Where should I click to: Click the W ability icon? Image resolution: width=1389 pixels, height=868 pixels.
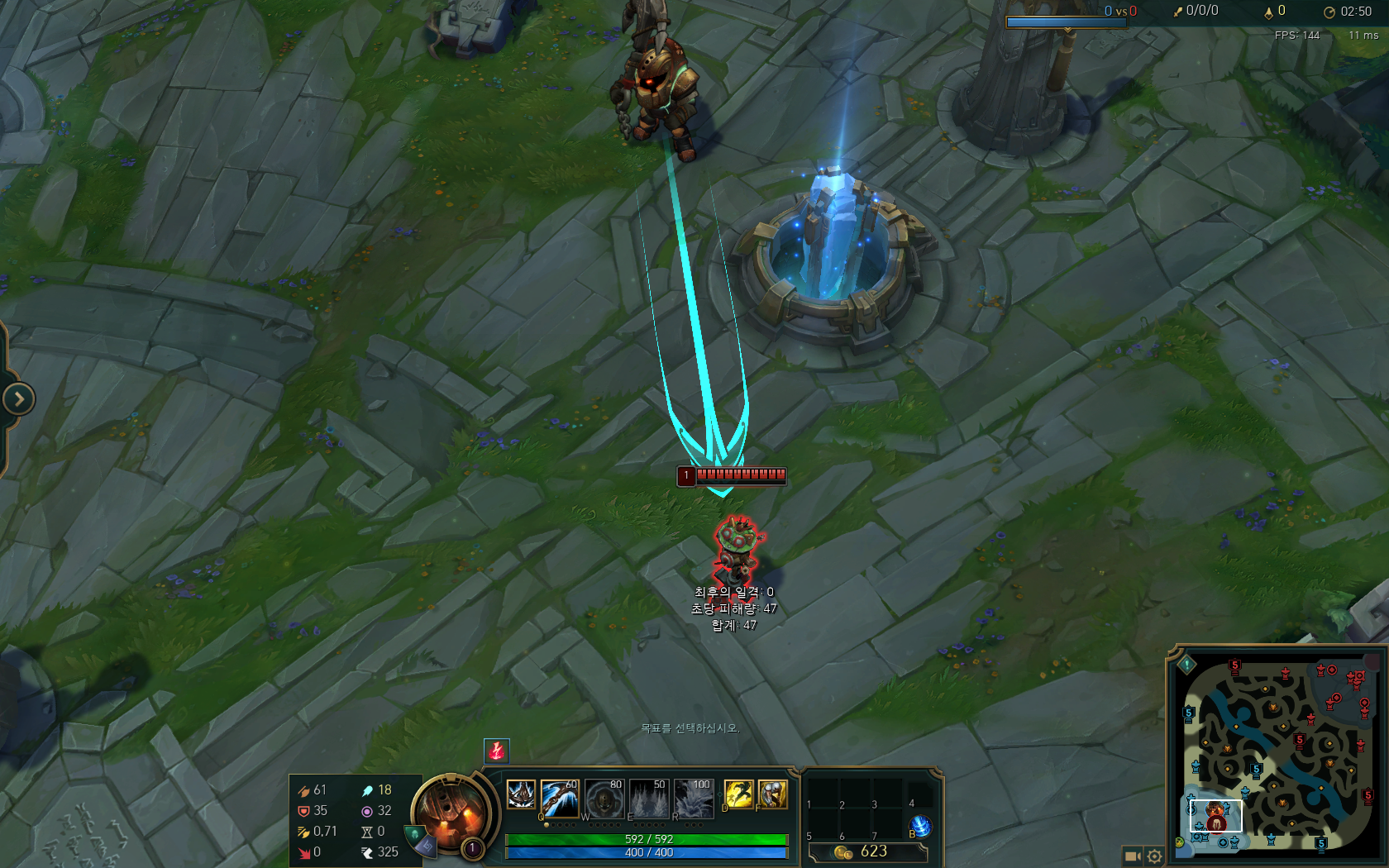(604, 799)
